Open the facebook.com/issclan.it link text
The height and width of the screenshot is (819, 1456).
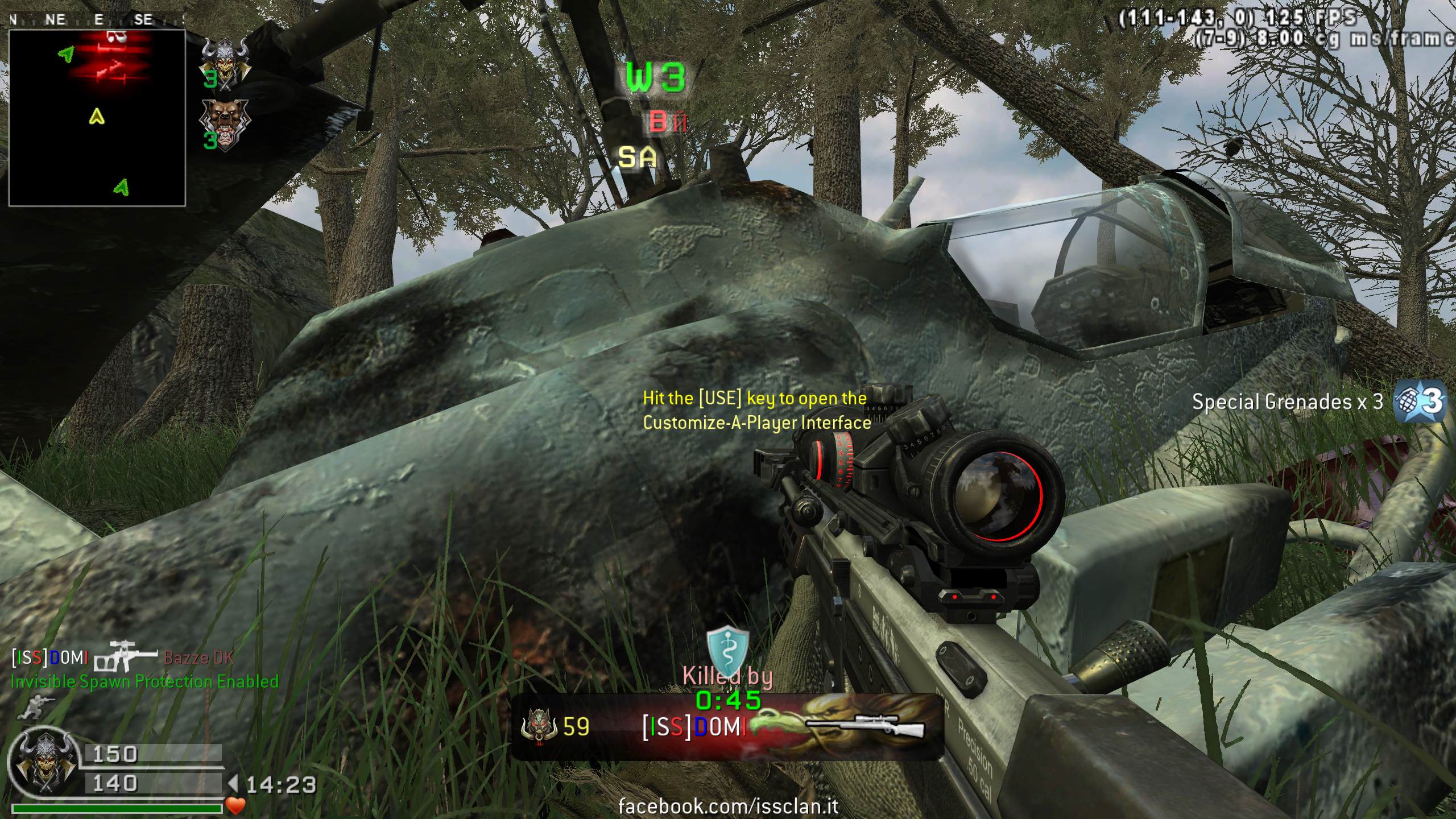pos(727,806)
